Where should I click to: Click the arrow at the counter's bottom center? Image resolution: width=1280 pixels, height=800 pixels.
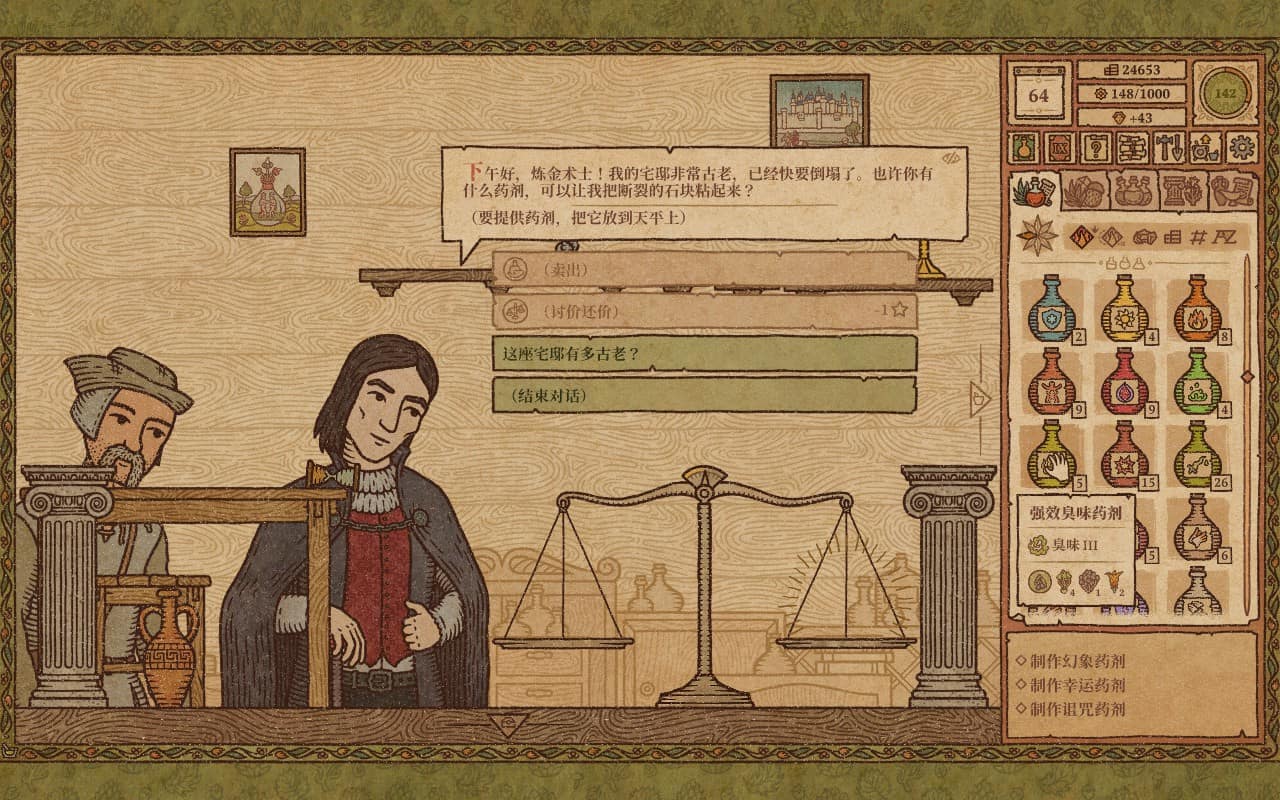(508, 722)
